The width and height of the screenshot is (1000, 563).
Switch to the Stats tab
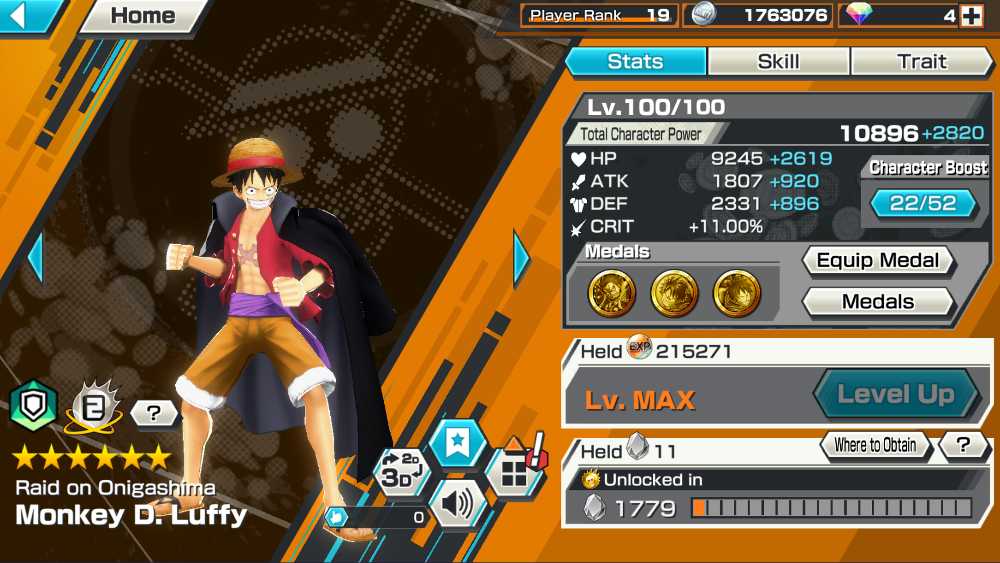pos(635,62)
